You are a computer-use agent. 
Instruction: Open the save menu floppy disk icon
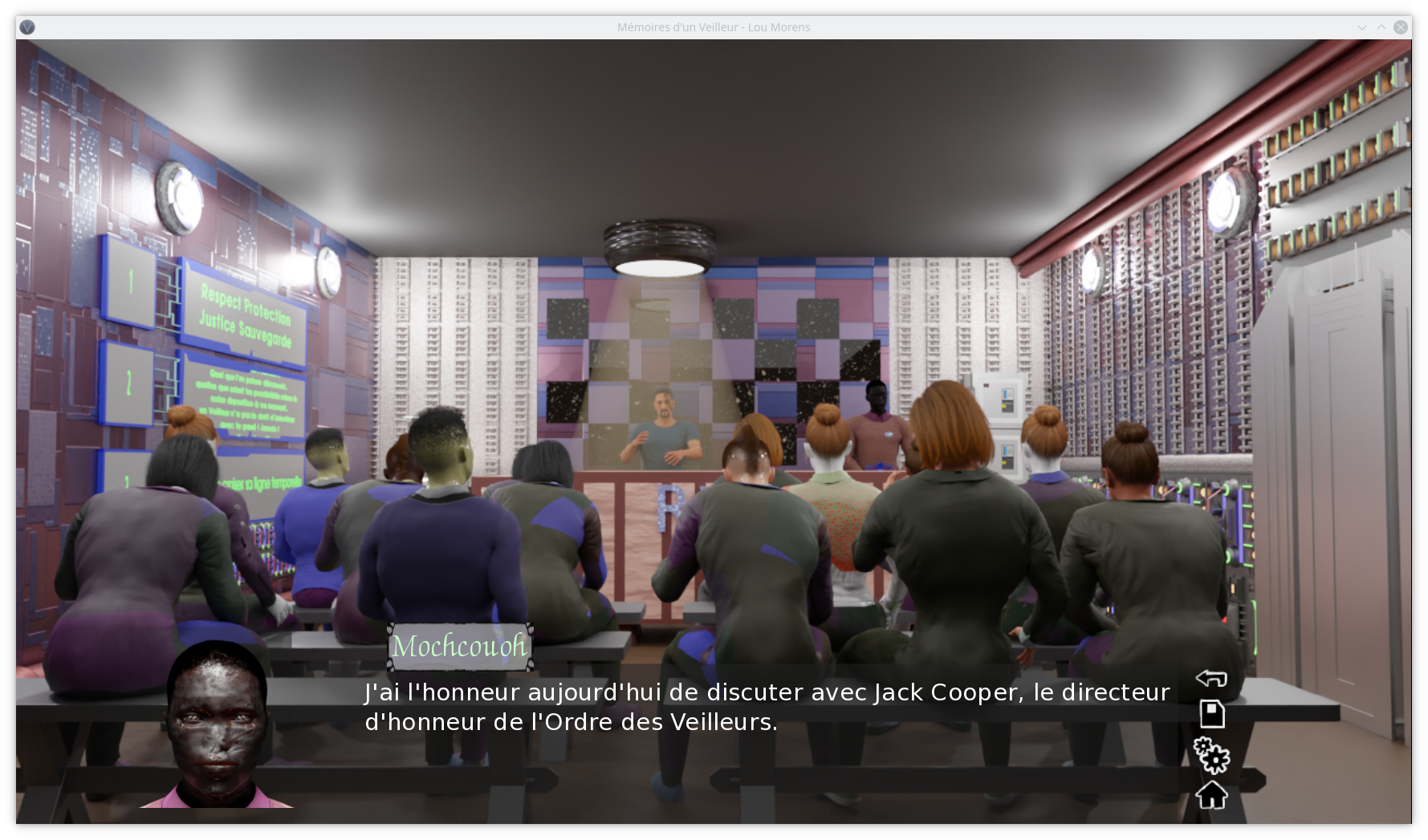click(x=1211, y=713)
